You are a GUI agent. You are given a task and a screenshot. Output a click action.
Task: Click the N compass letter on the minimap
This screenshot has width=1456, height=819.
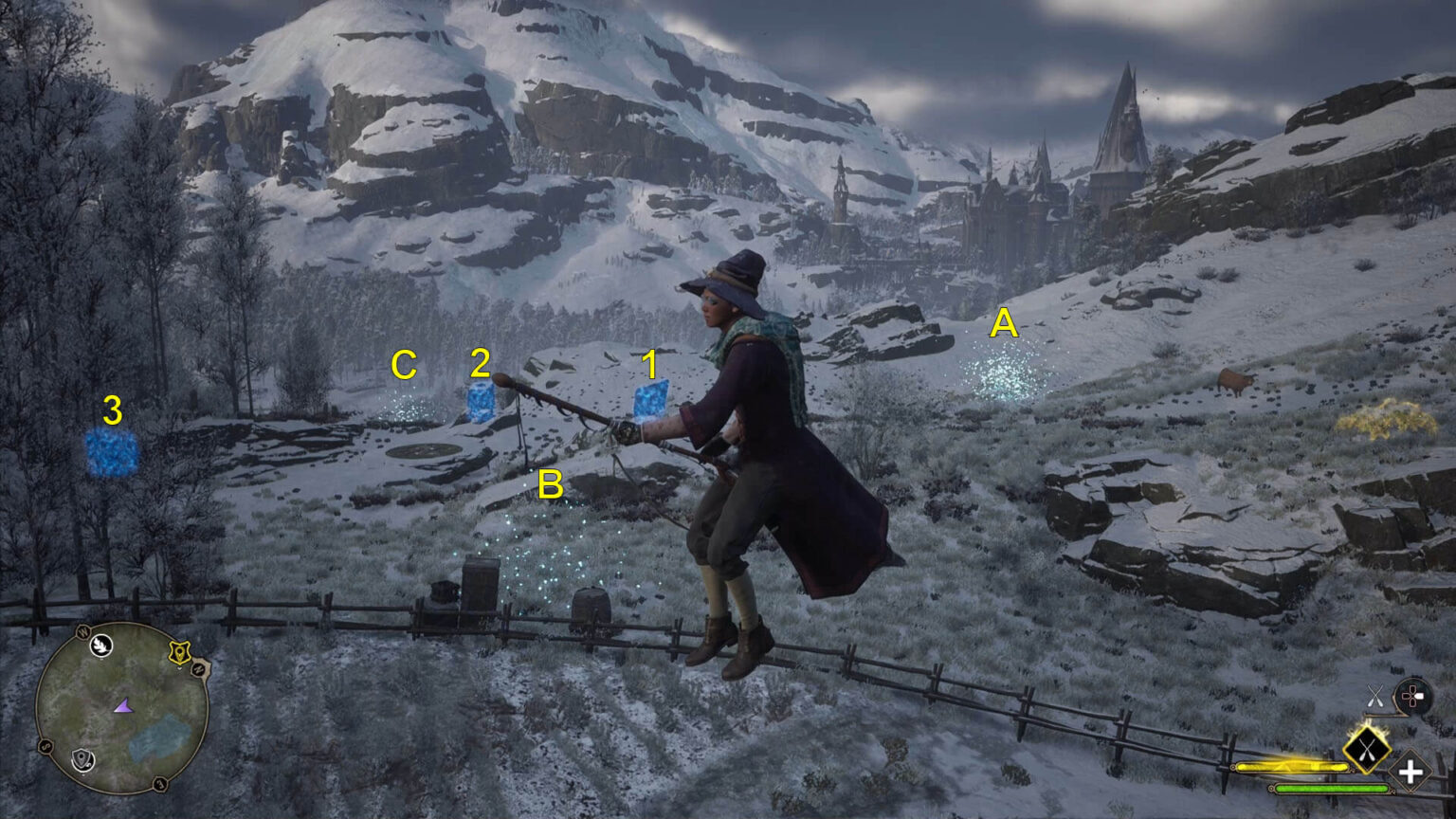point(198,669)
